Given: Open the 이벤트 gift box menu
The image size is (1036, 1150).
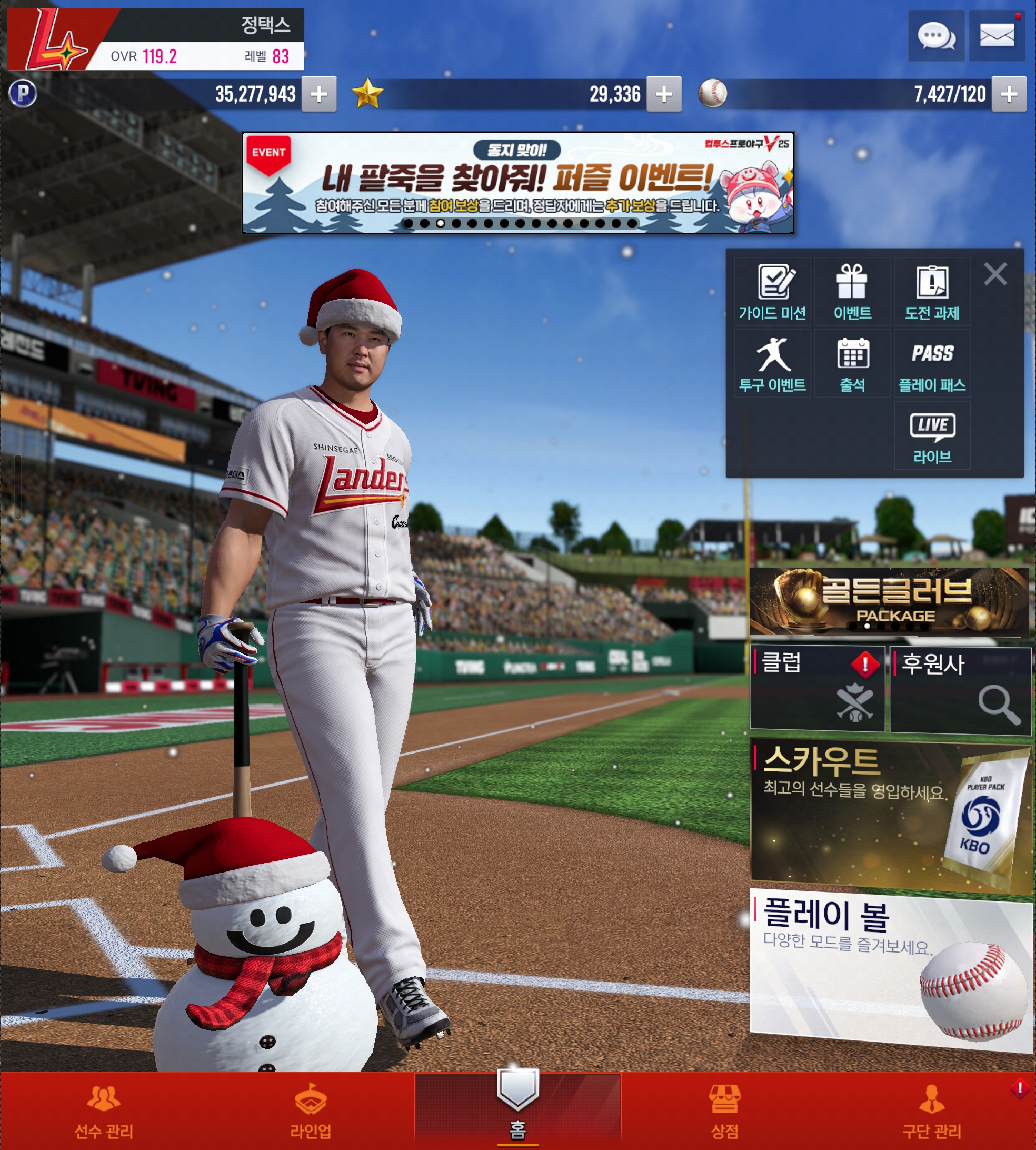Looking at the screenshot, I should [852, 292].
